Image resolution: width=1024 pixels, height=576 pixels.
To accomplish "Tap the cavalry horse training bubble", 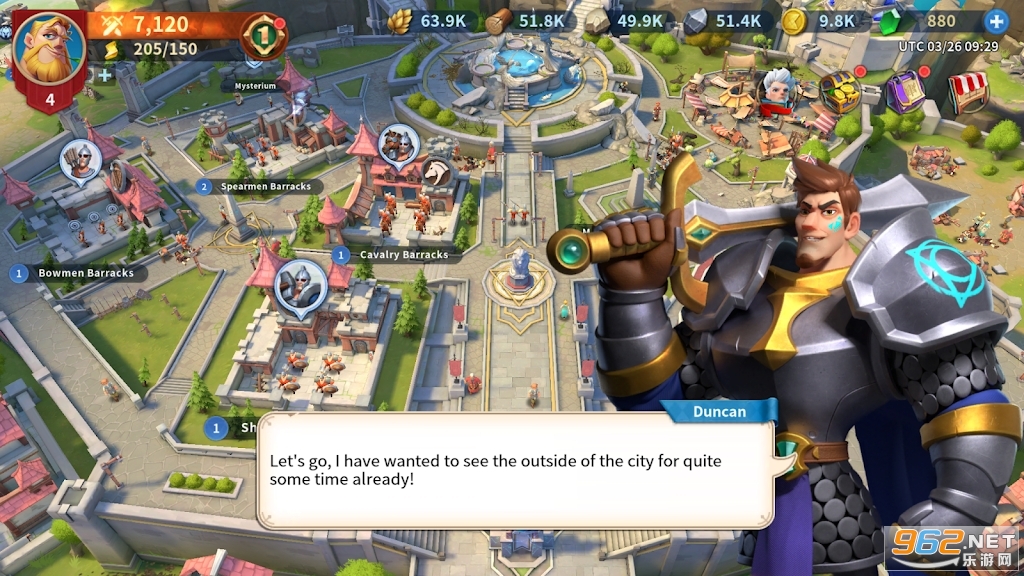I will 437,174.
